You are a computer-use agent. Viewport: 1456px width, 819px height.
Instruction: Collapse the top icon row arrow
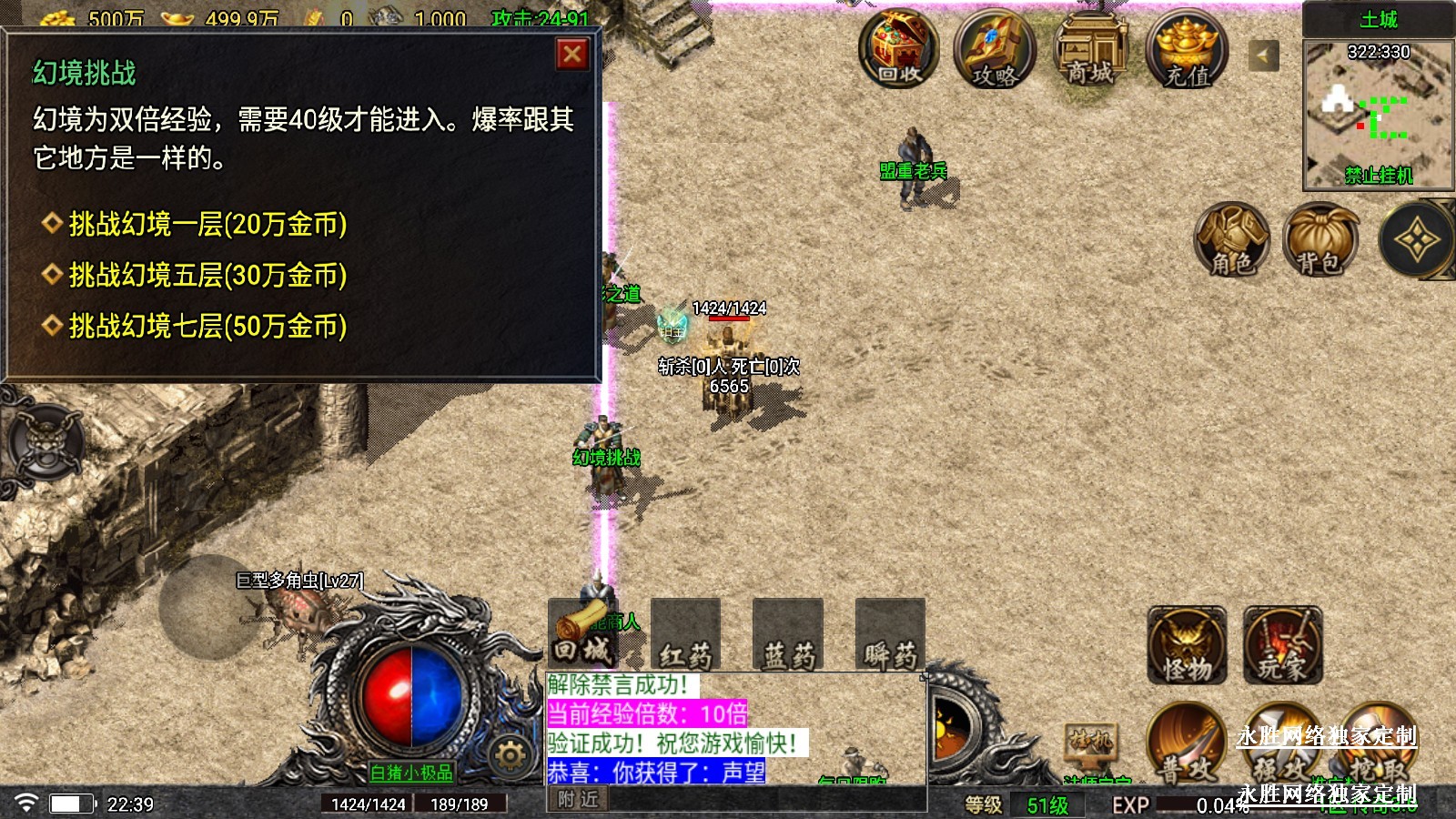click(x=1263, y=56)
